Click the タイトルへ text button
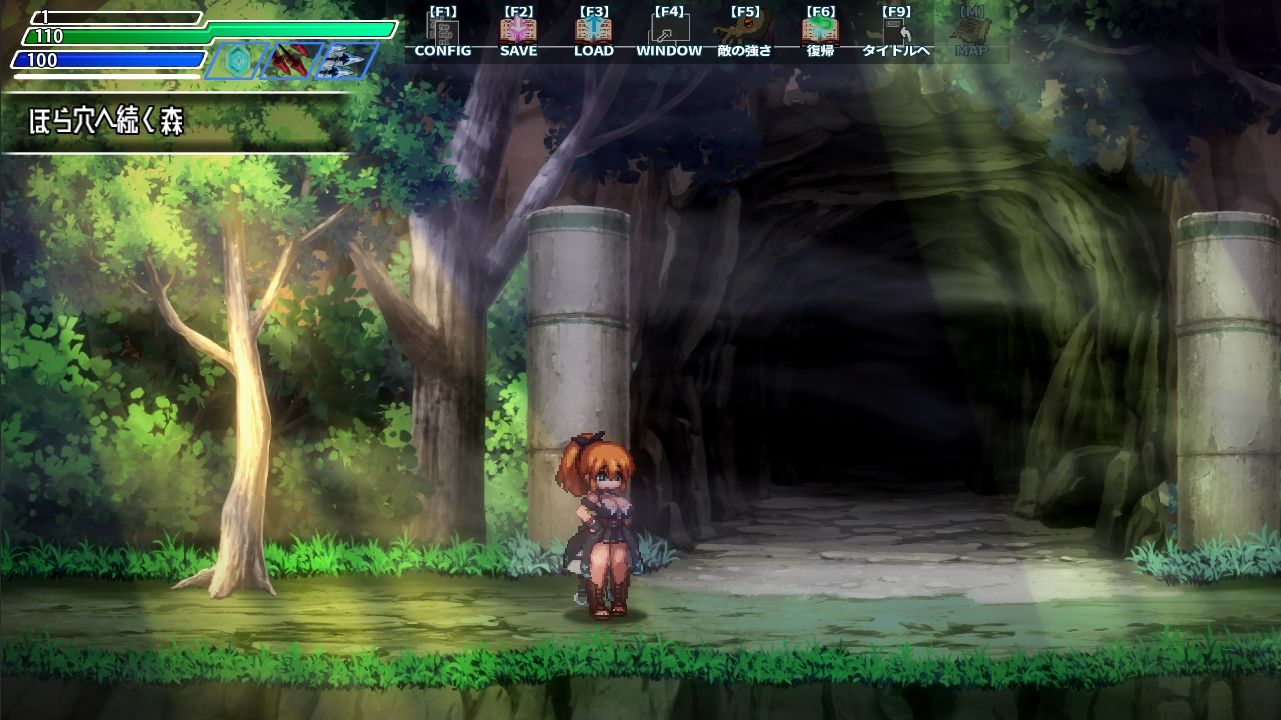The image size is (1281, 720). tap(894, 51)
